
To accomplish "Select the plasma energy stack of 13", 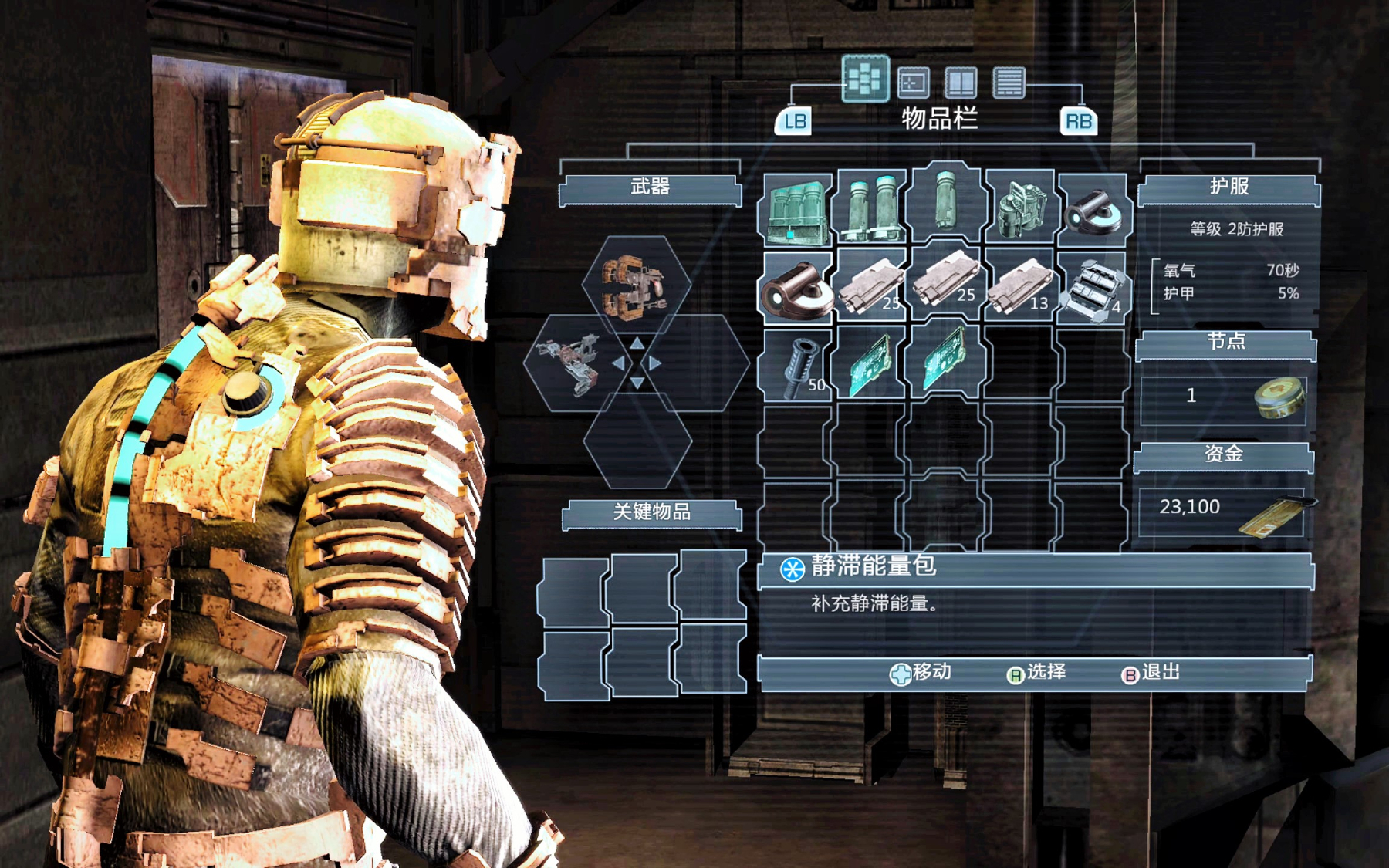I will click(x=1019, y=285).
